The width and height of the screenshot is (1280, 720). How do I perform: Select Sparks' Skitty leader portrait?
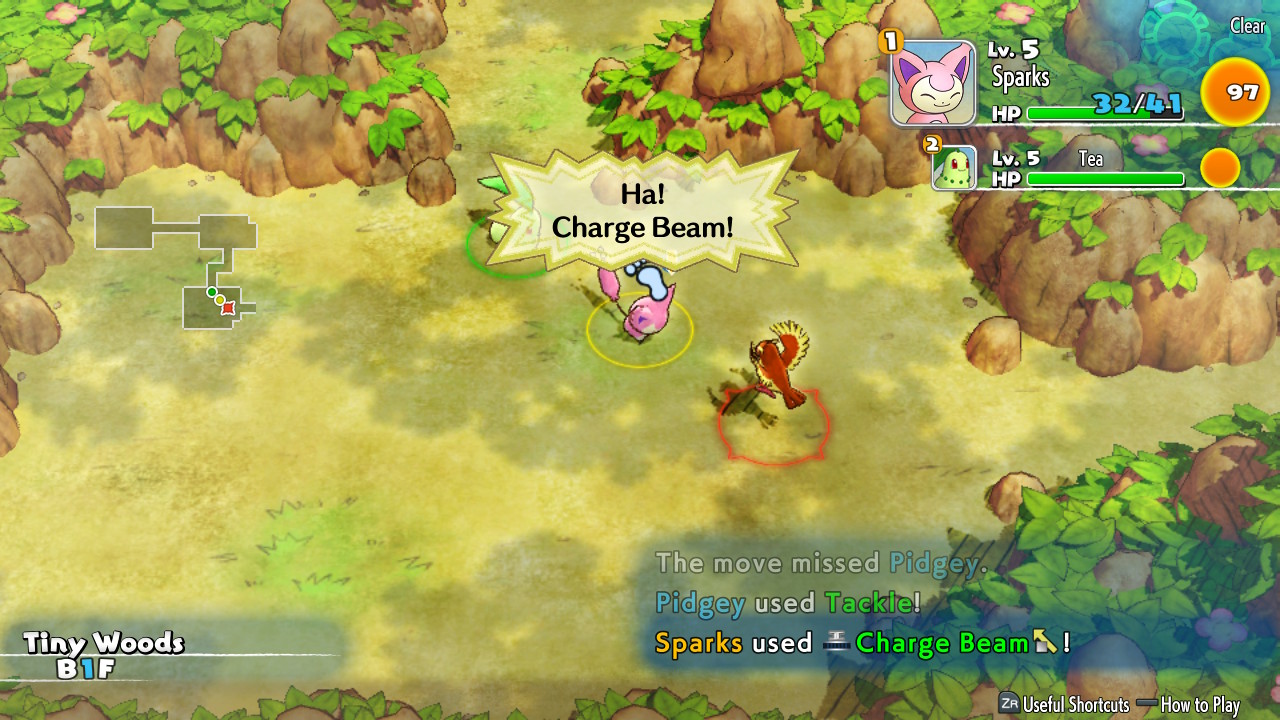point(932,83)
